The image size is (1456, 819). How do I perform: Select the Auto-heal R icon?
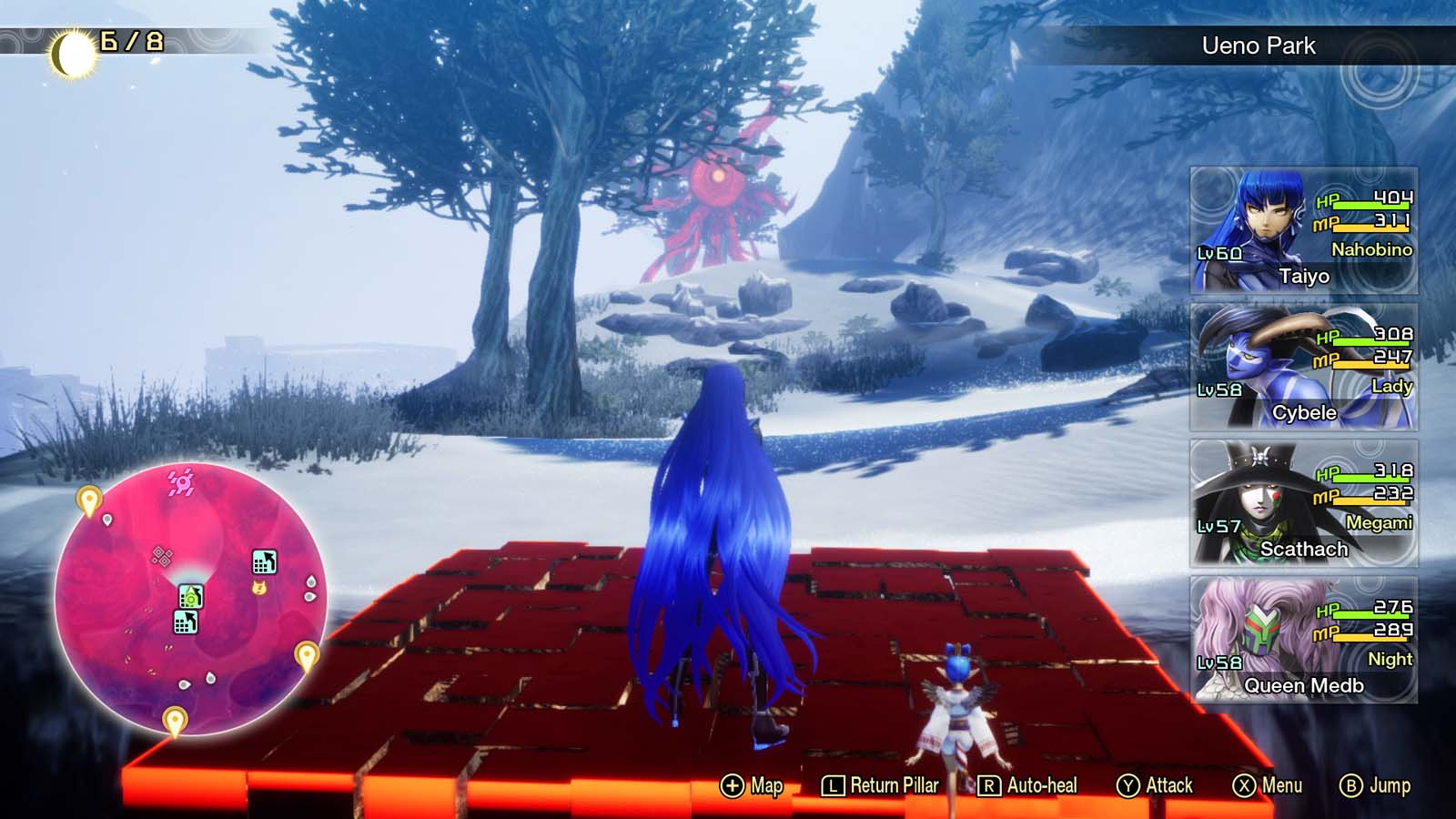coord(991,784)
